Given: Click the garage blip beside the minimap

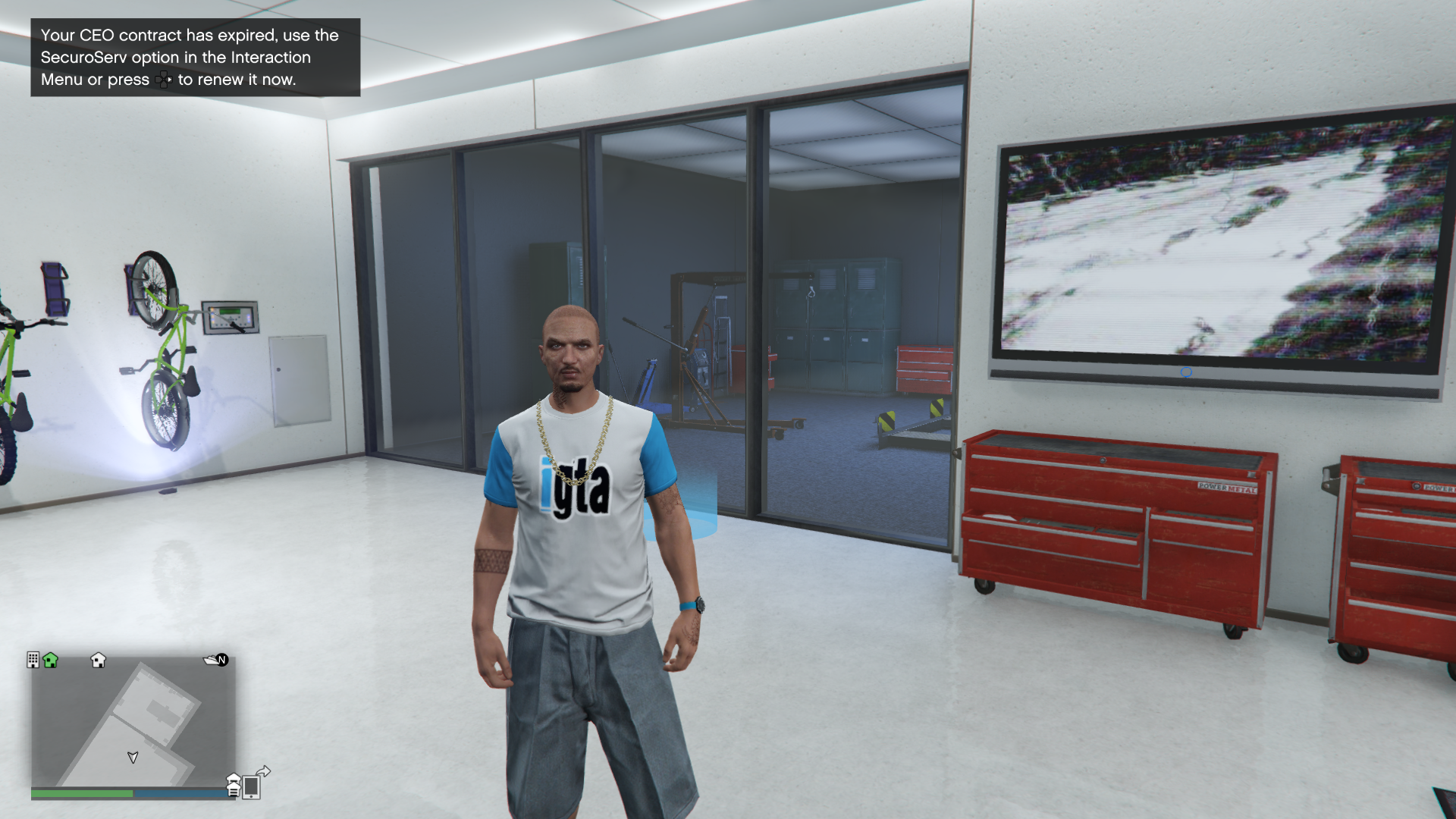Looking at the screenshot, I should 234,785.
